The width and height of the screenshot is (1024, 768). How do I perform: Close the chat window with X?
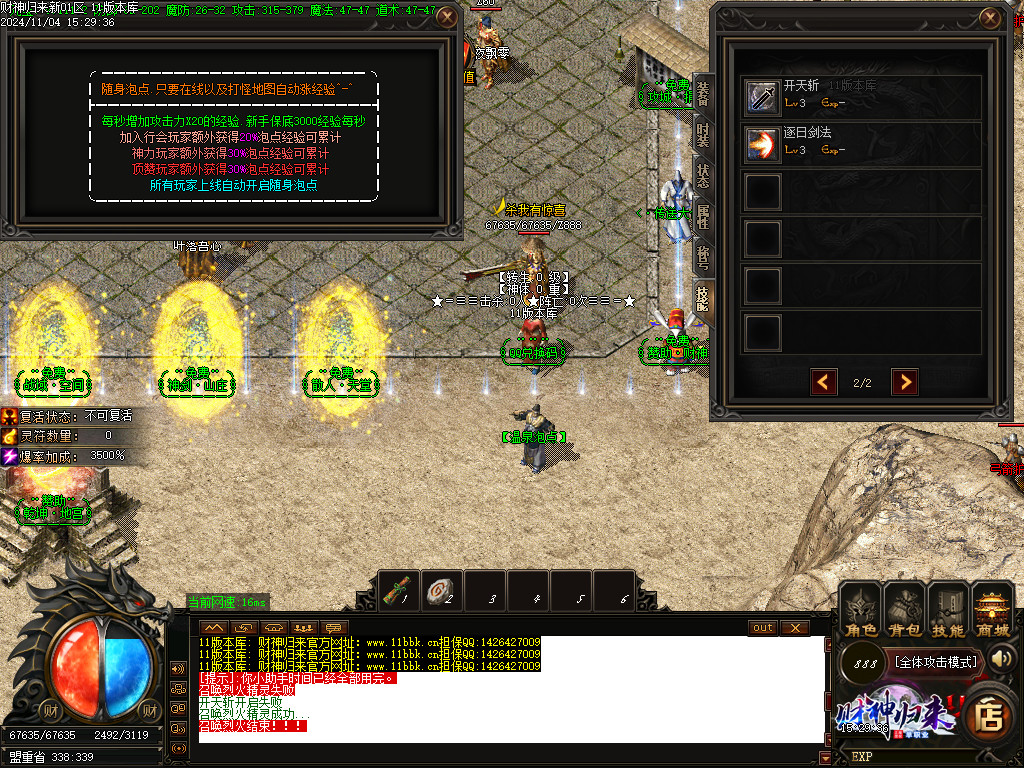click(x=794, y=627)
